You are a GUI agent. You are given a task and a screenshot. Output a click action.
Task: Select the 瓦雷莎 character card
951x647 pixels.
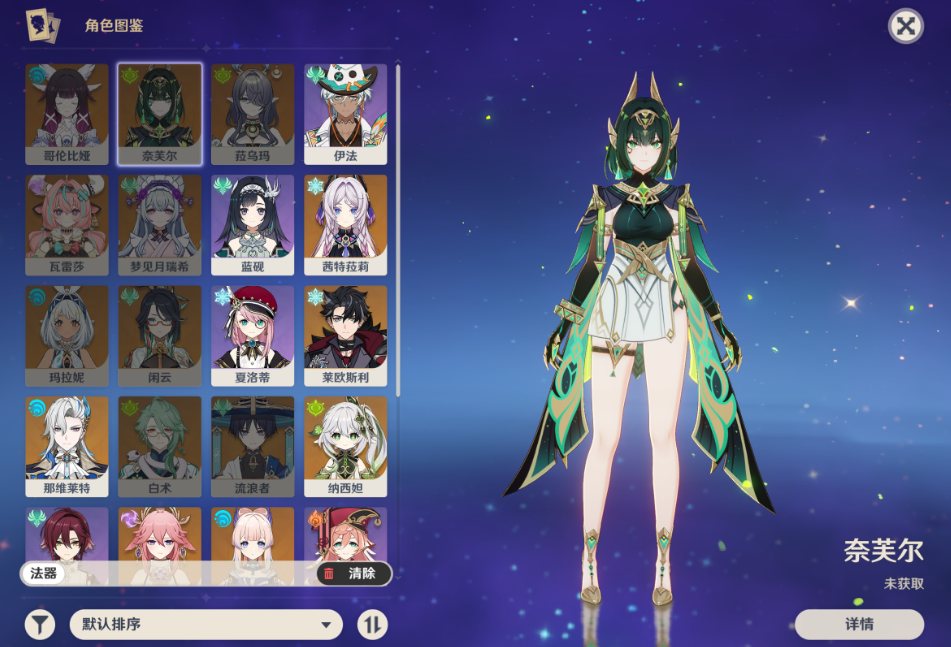67,225
